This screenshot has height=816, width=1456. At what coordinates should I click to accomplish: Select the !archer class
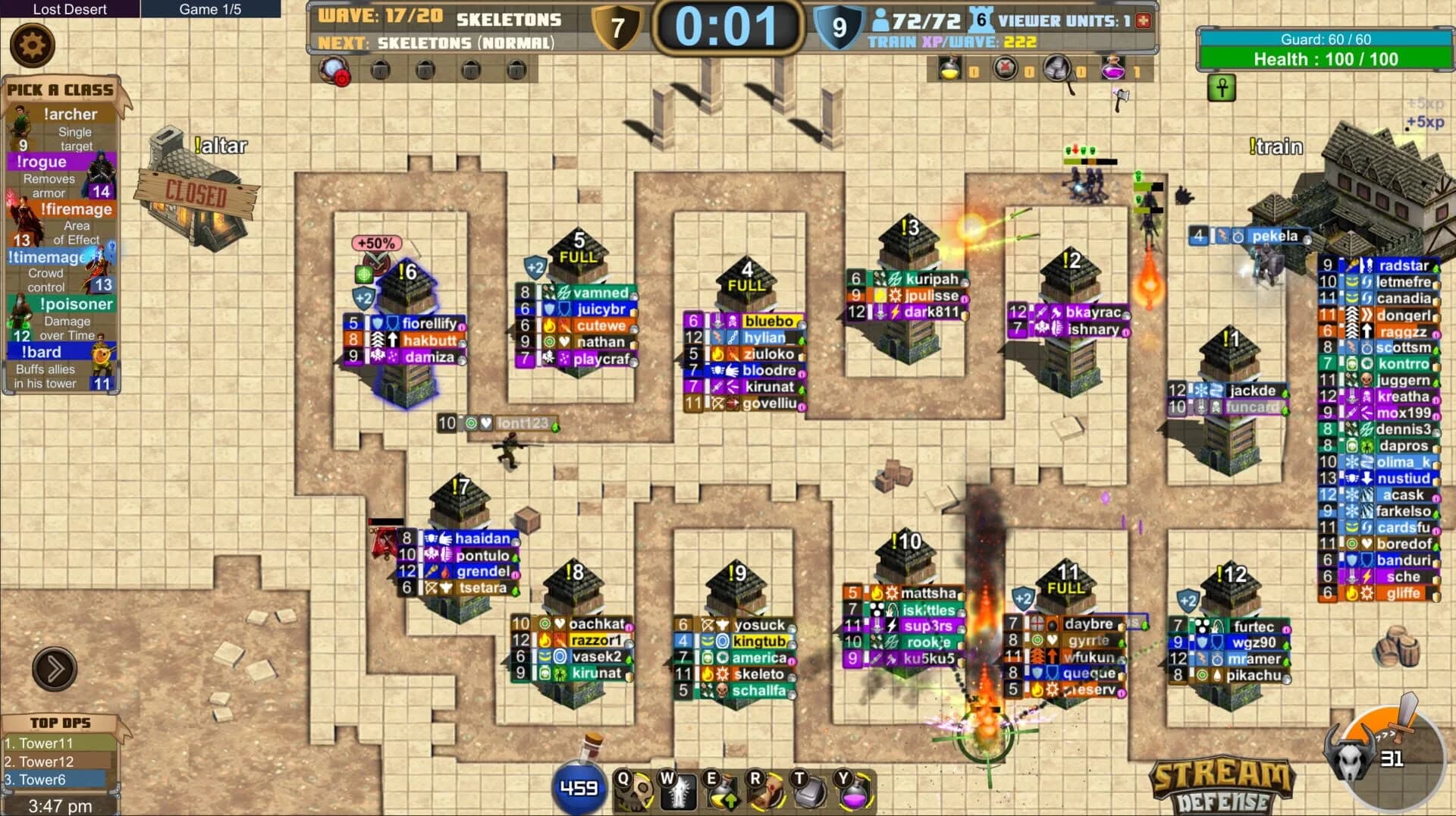pos(72,114)
